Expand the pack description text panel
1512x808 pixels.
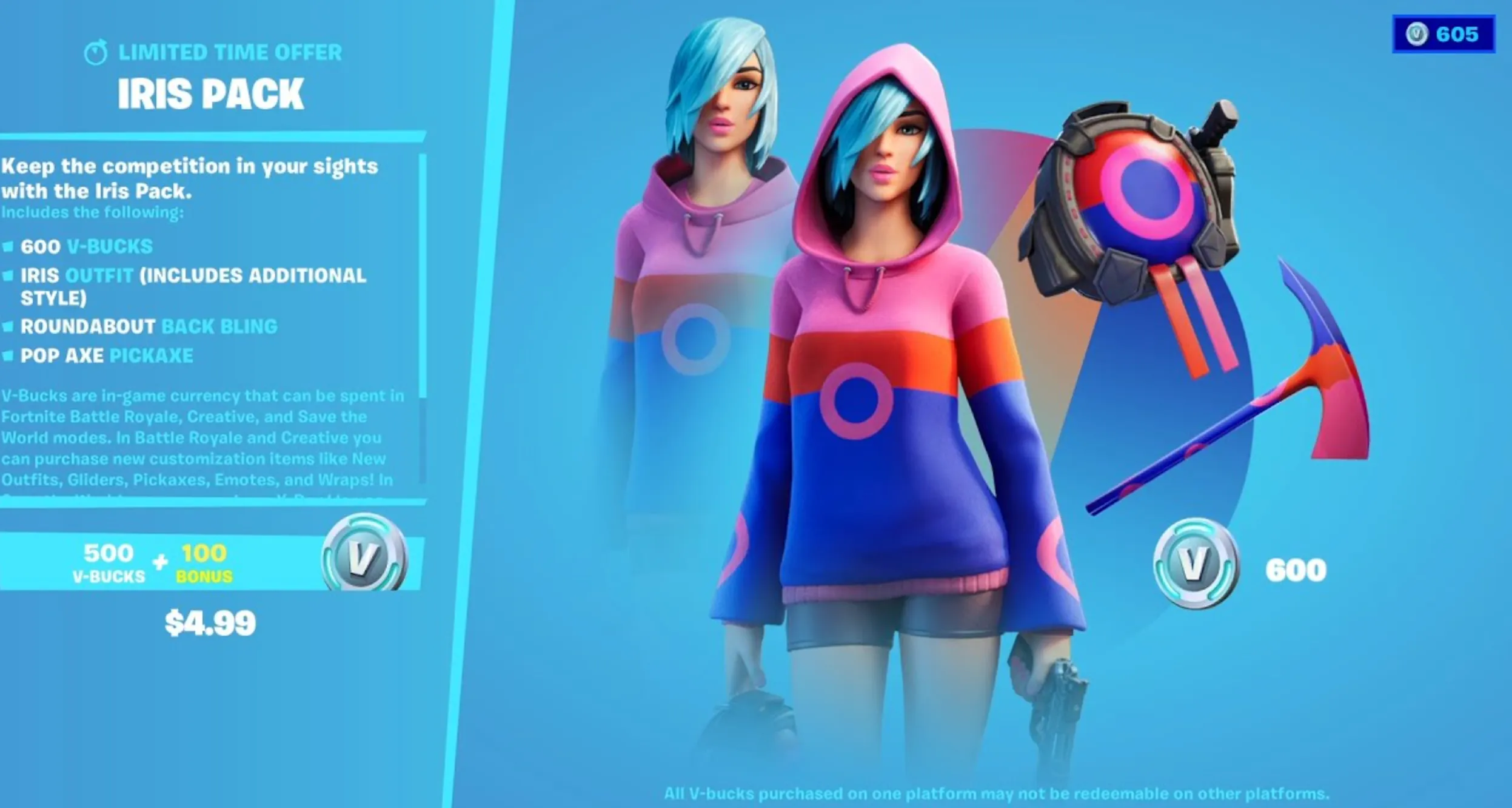(x=188, y=179)
